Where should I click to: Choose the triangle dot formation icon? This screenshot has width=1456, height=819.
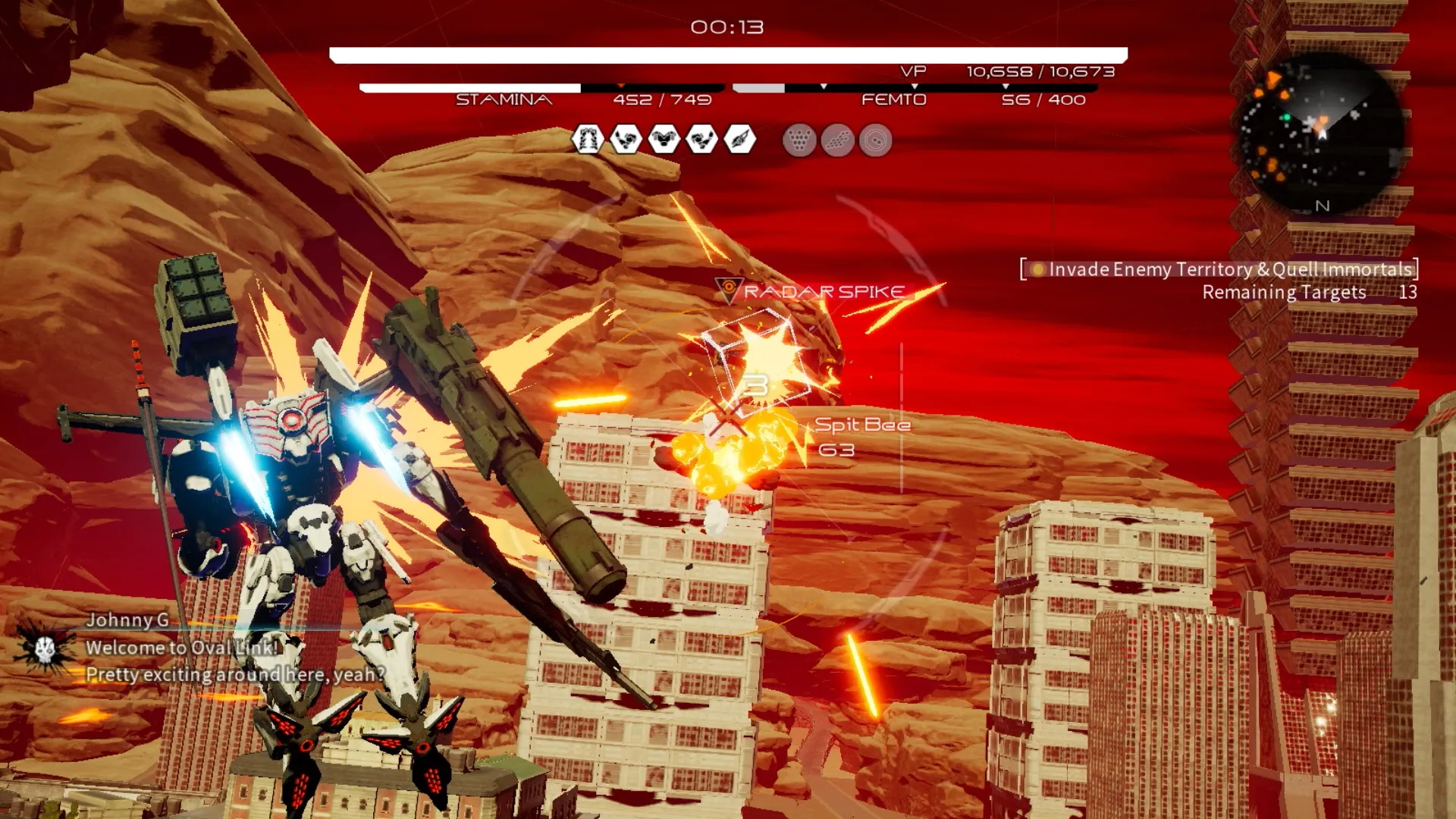(x=799, y=141)
